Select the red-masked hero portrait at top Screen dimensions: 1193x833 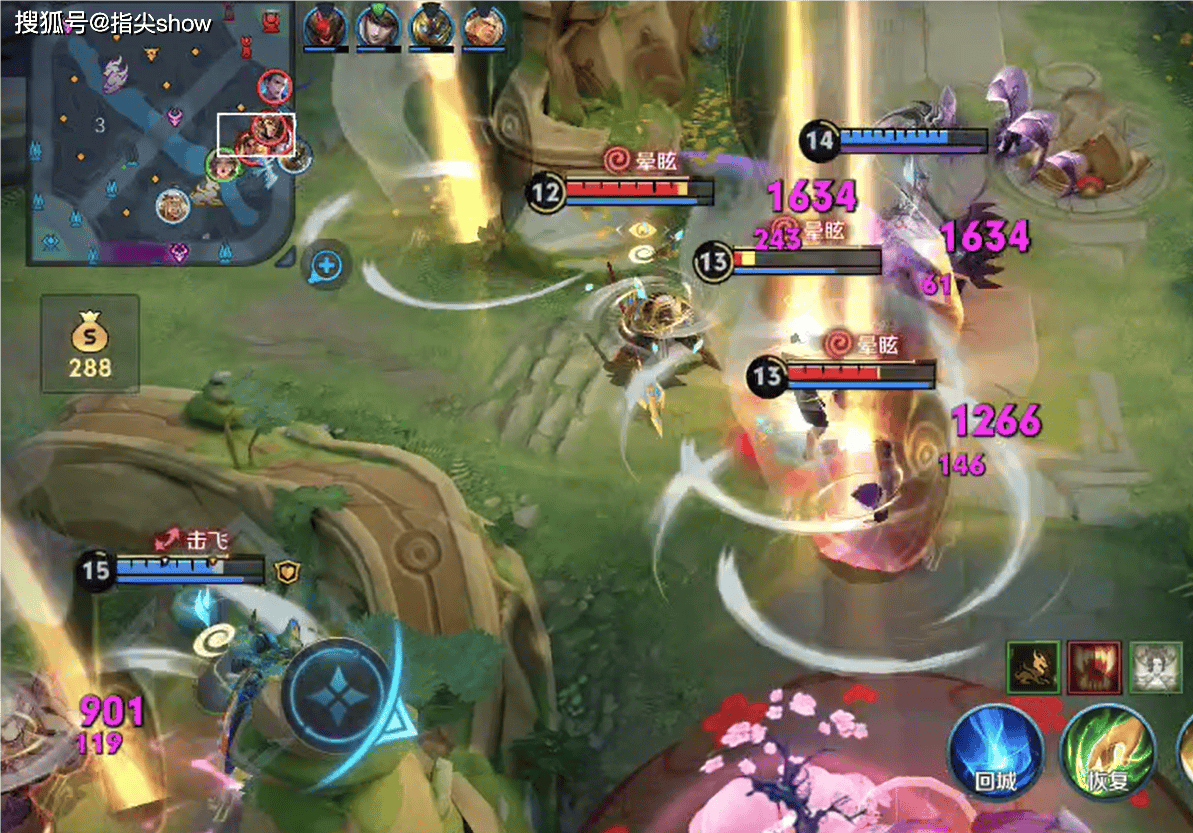[x=326, y=24]
